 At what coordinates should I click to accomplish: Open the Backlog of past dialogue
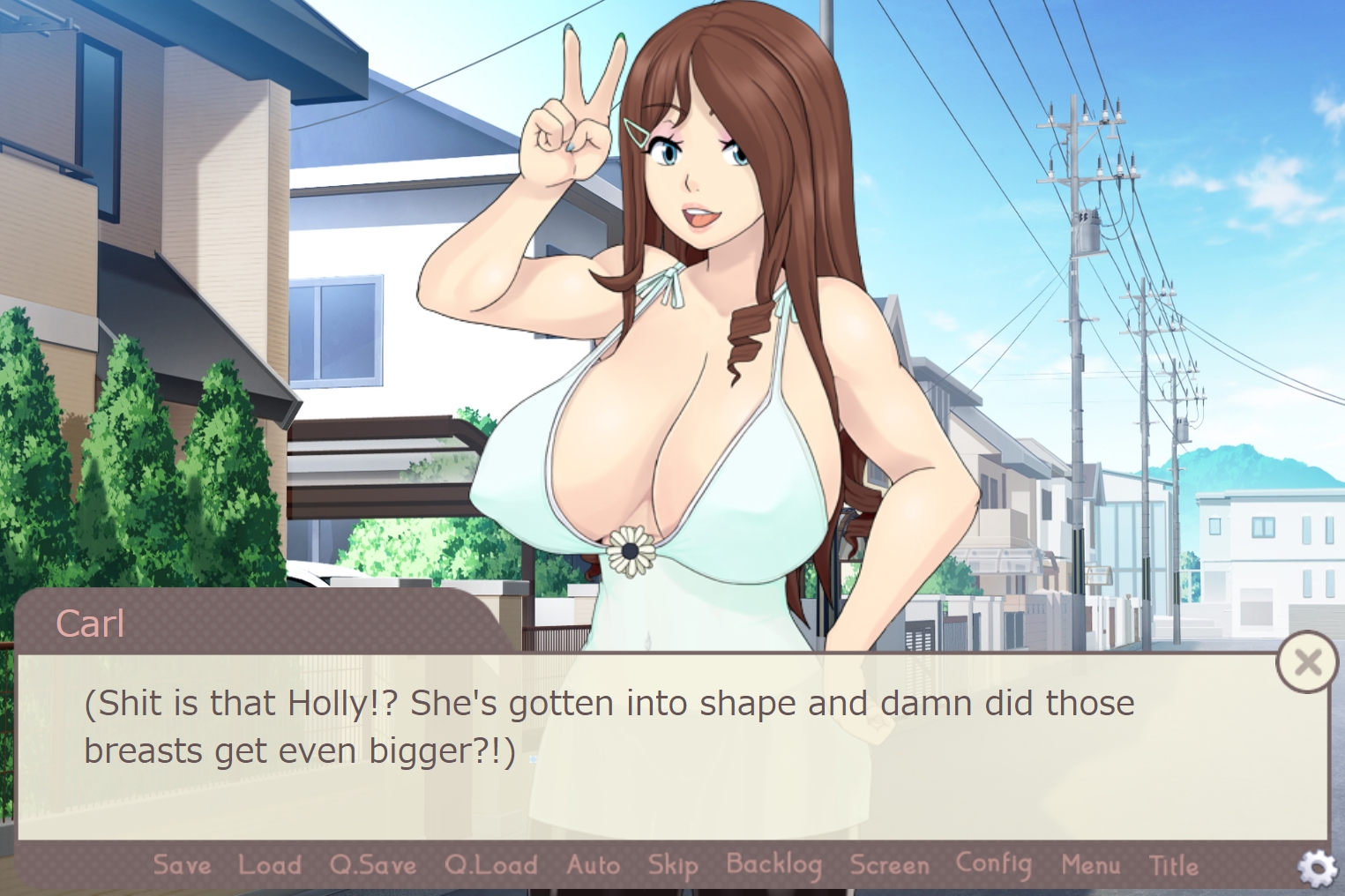[773, 866]
